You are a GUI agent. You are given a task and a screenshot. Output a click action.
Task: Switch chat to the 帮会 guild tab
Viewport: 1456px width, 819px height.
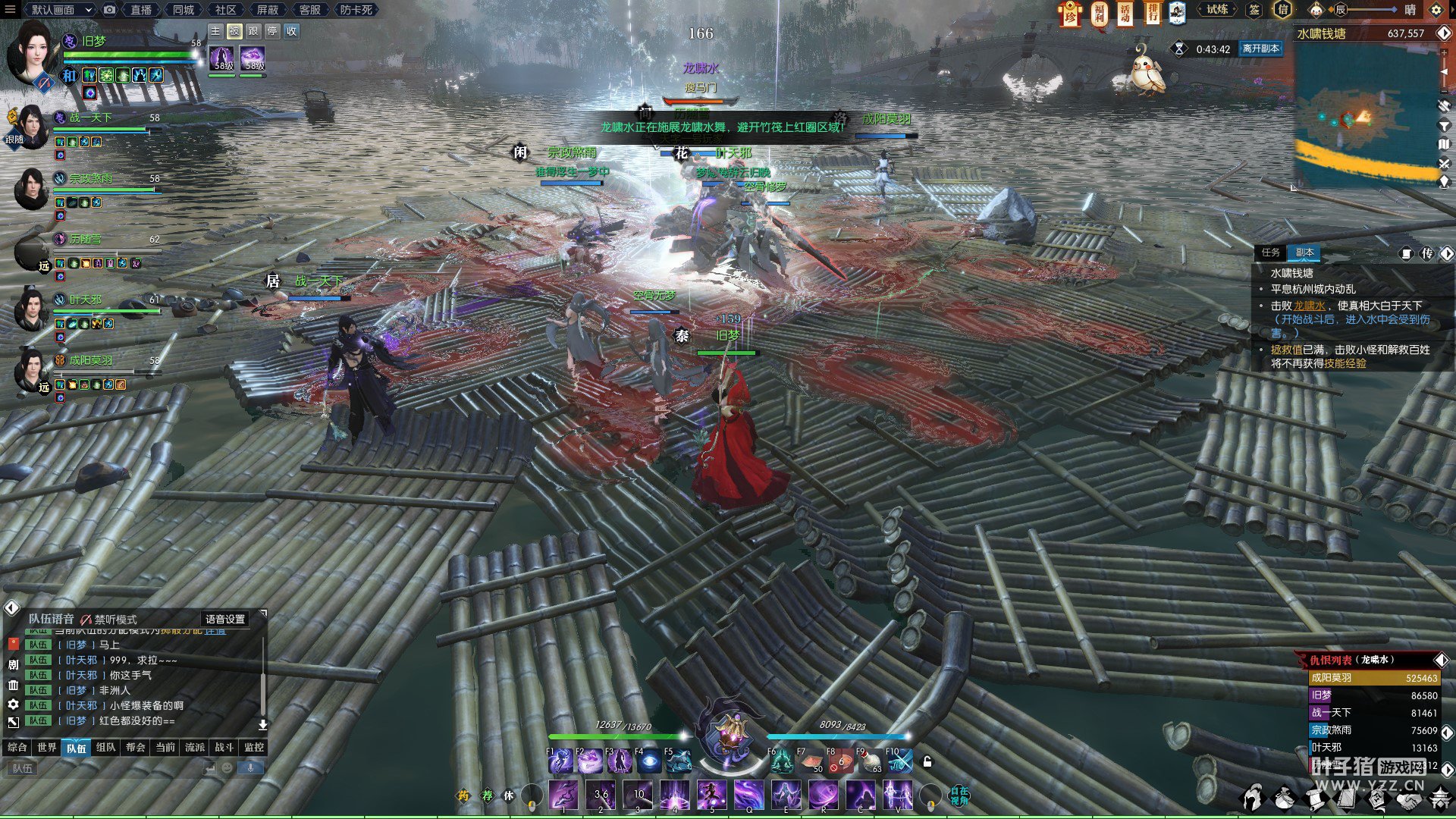(x=136, y=748)
